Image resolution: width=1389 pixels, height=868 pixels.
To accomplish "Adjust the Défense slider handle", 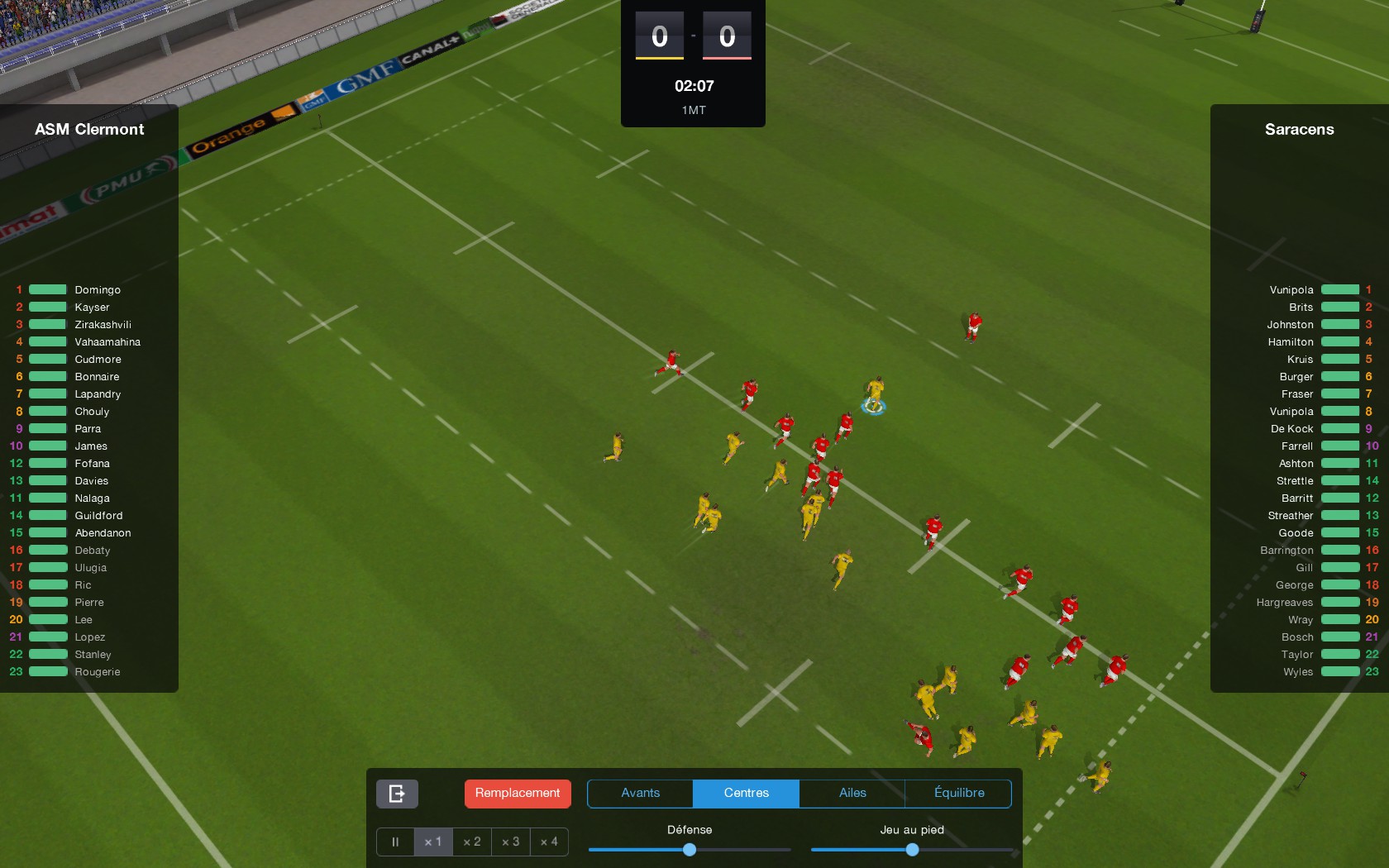I will (x=690, y=849).
